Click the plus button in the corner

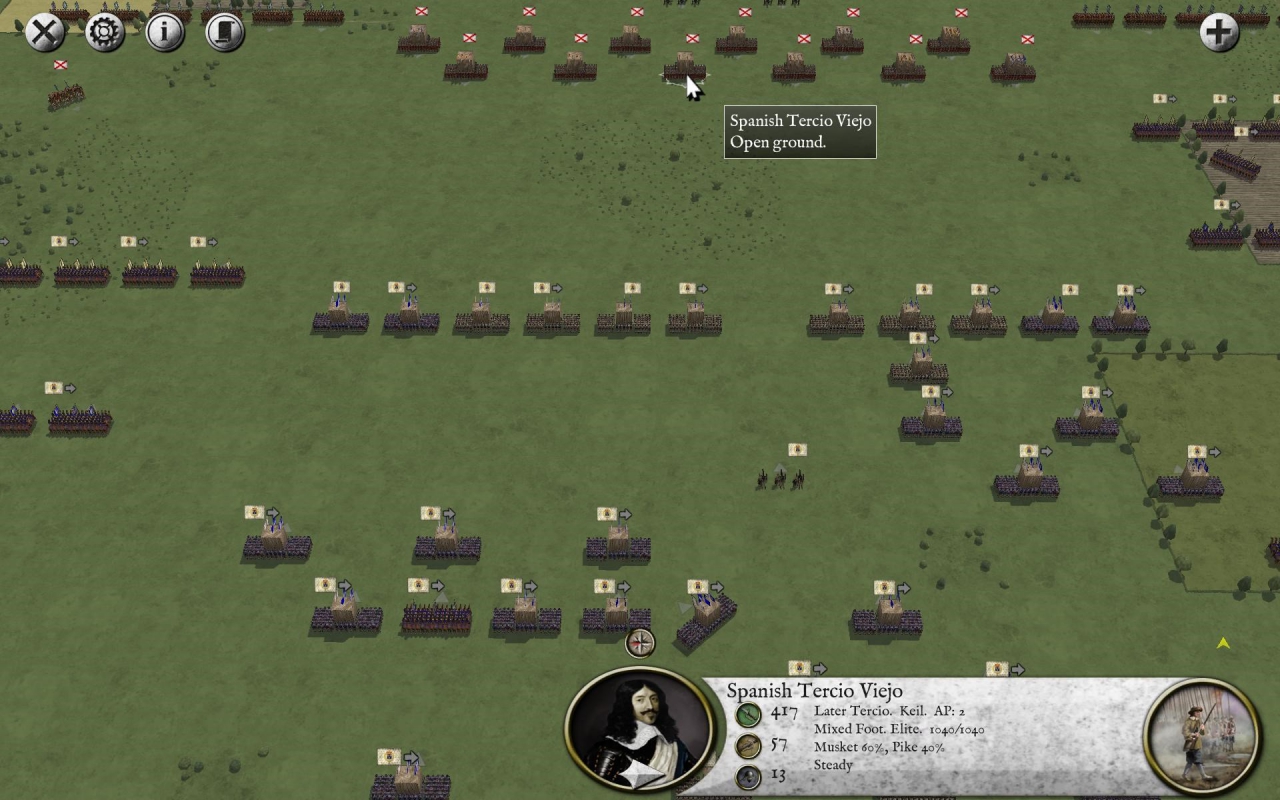[x=1219, y=32]
